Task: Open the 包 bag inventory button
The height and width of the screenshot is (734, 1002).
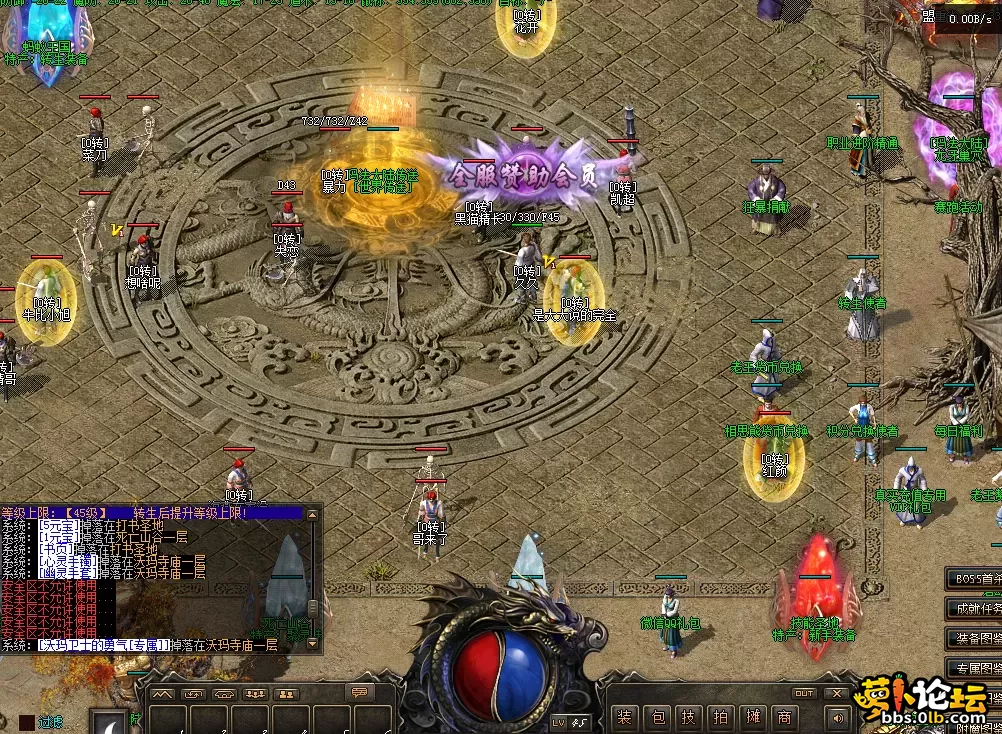Action: [x=658, y=716]
